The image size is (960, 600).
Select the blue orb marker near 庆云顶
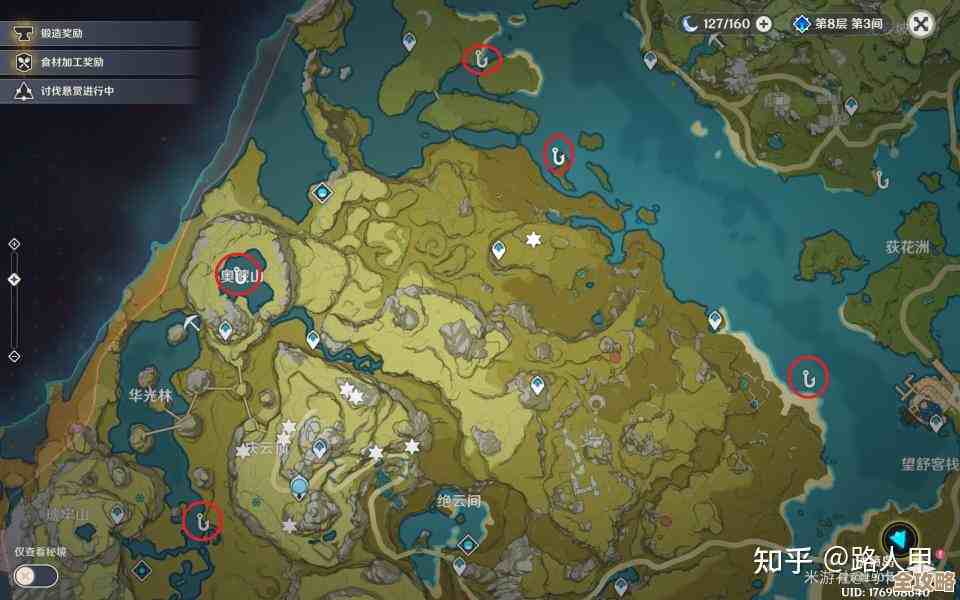pos(299,487)
